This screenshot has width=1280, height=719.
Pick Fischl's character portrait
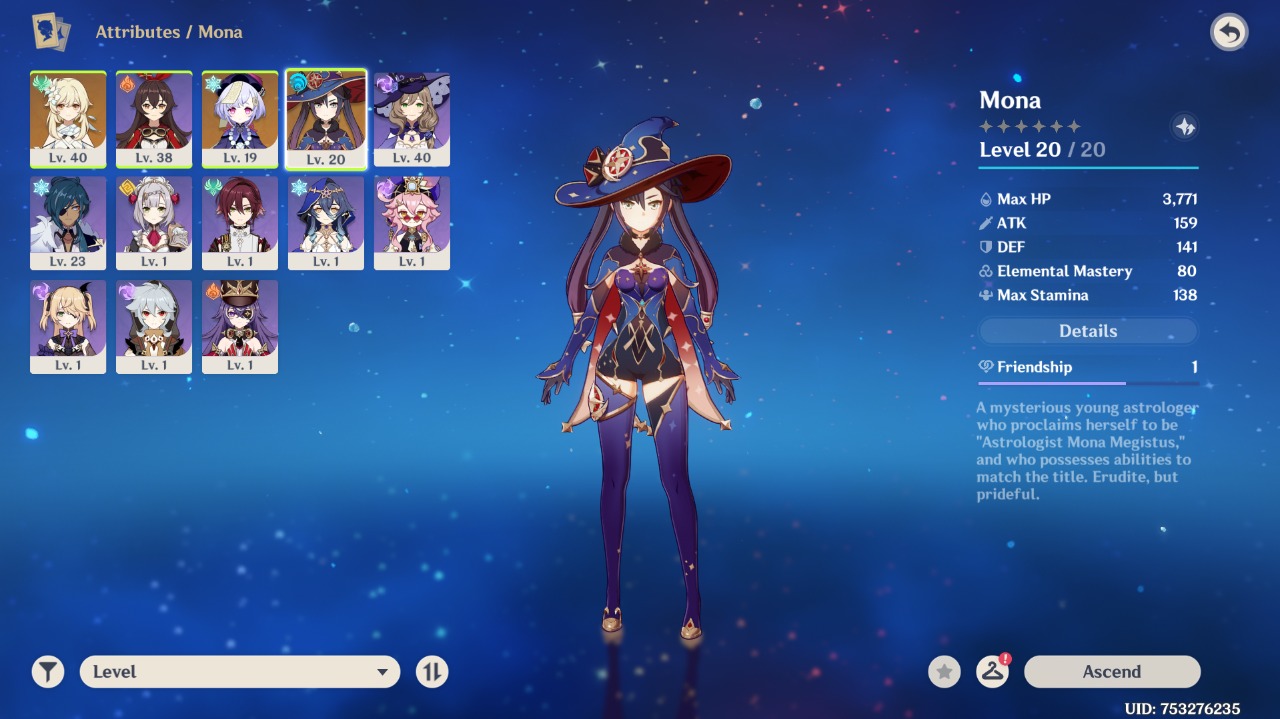68,327
